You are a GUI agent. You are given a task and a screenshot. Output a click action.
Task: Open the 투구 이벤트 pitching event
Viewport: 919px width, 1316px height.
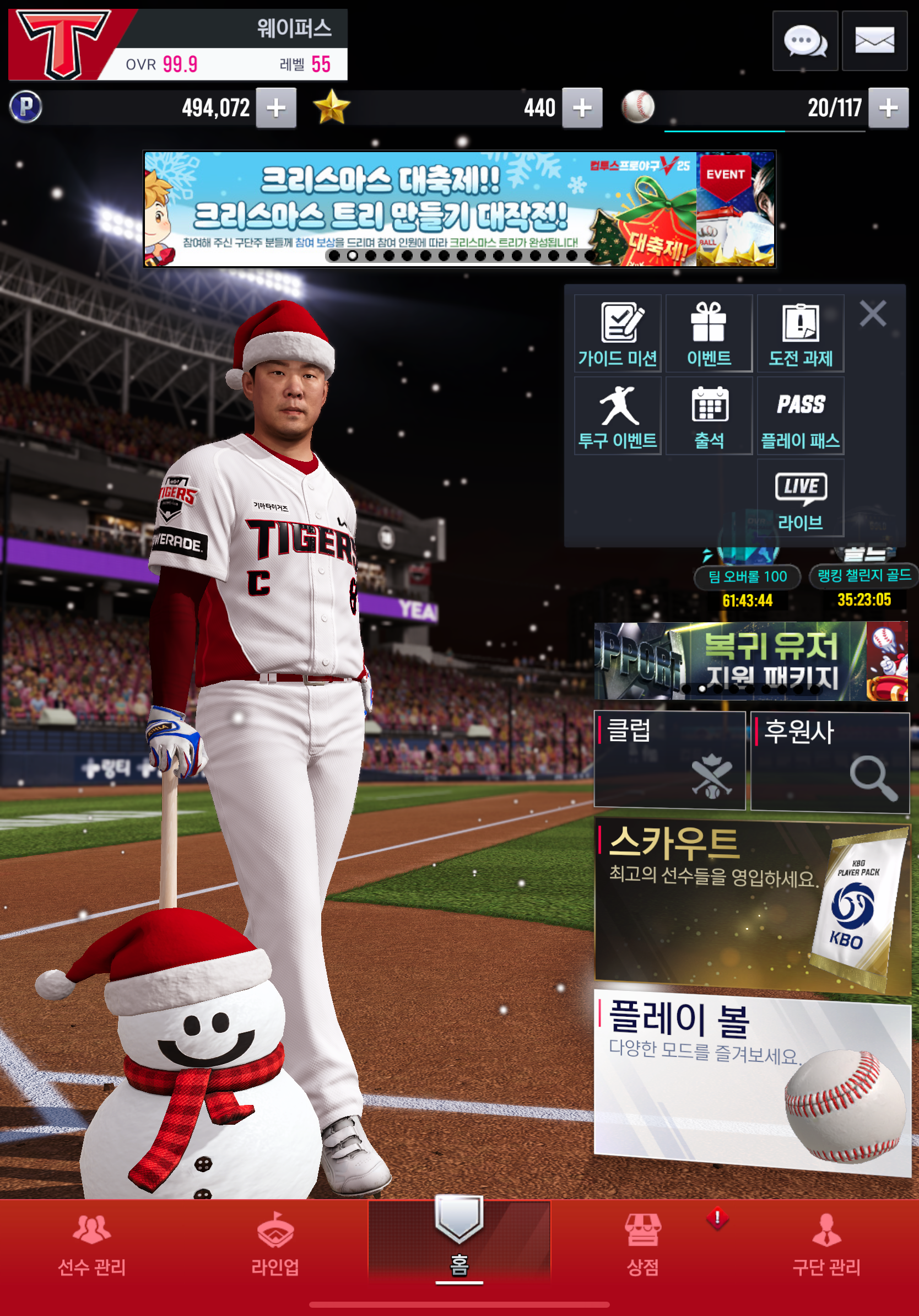[618, 416]
